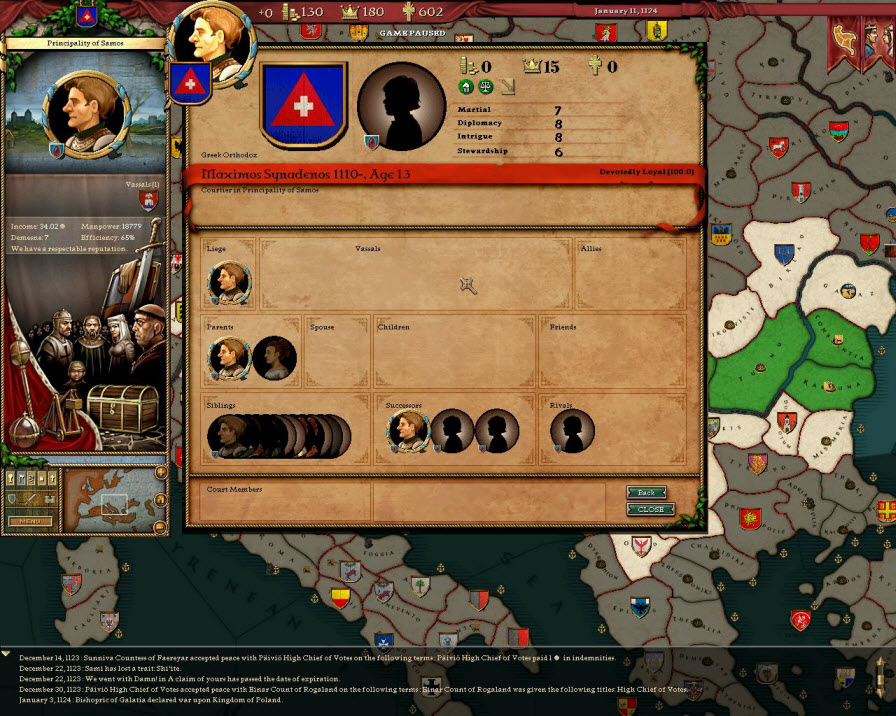Click the Samos coat of arms in the window
The image size is (896, 716).
pos(302,104)
